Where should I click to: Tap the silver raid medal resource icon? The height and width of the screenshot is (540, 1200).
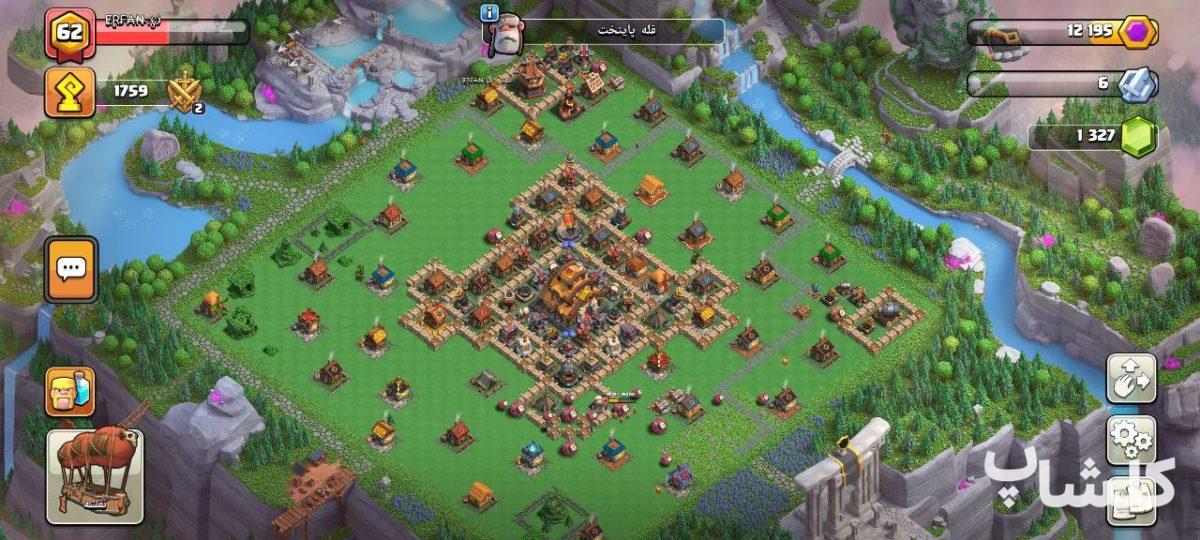coord(1137,85)
